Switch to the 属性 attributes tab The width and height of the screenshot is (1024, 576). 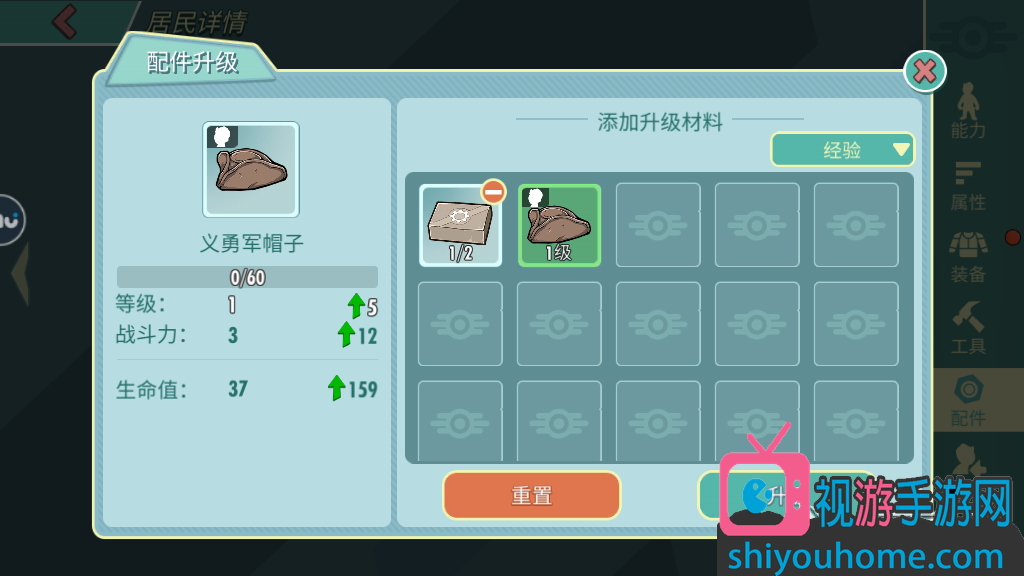click(968, 185)
